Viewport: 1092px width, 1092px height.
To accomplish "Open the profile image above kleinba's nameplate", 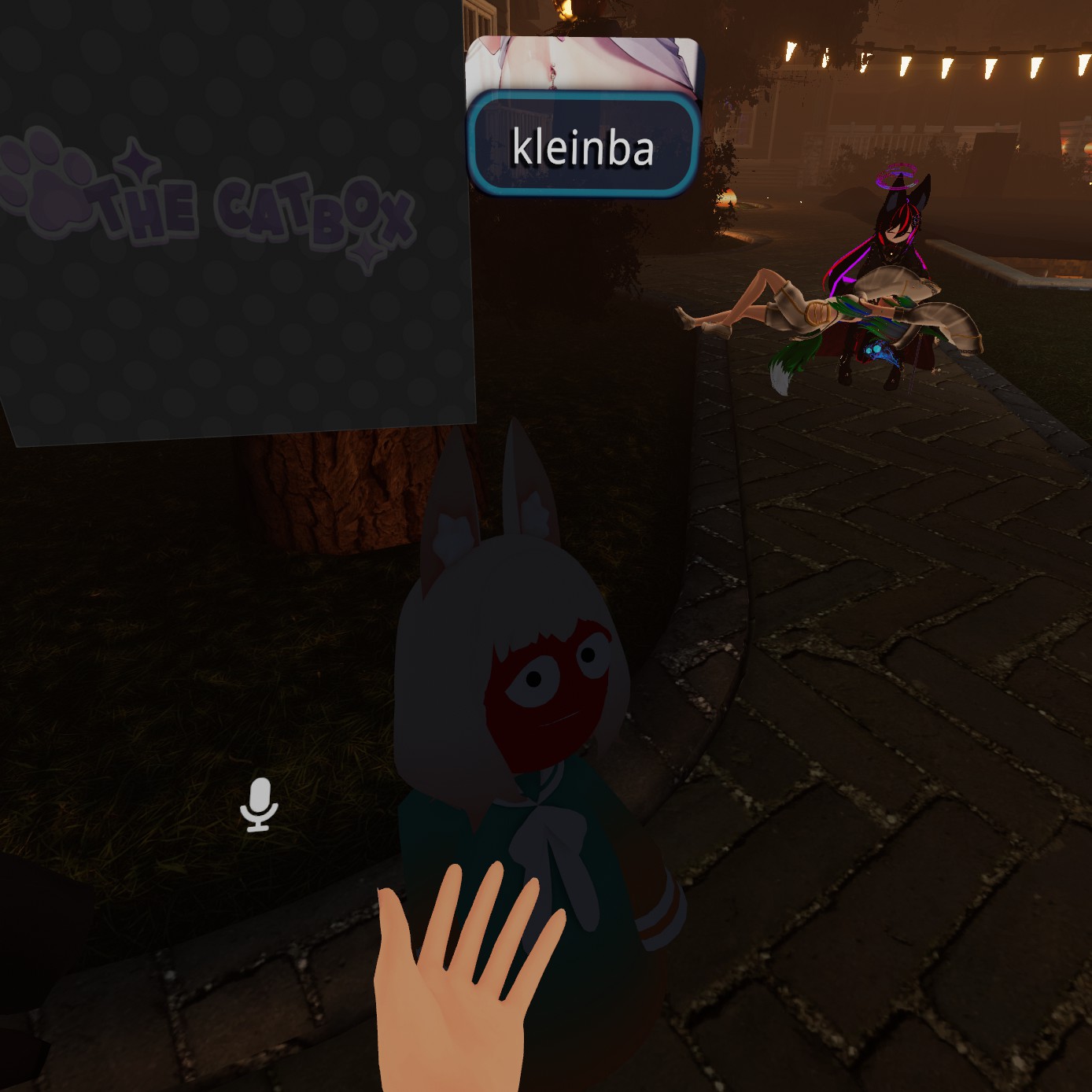I will tap(582, 63).
